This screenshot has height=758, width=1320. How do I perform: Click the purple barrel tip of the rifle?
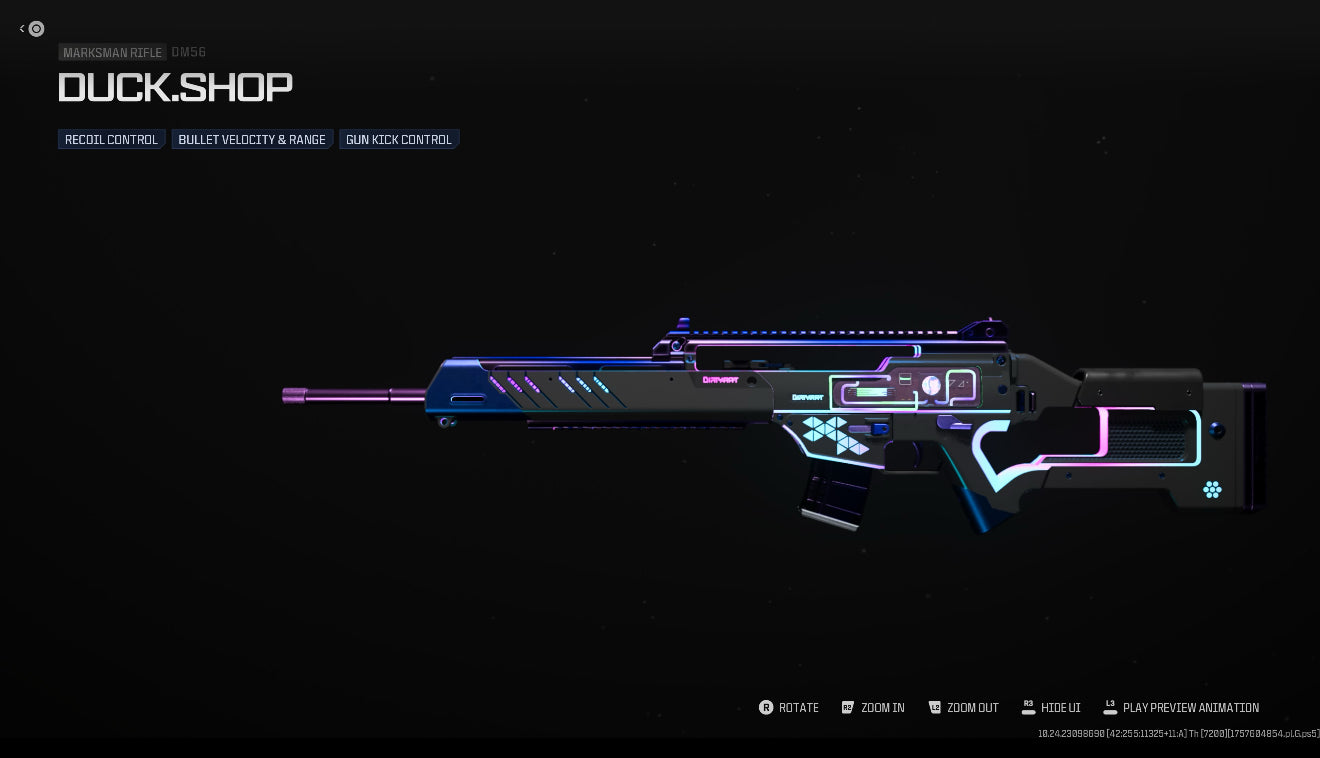pos(292,396)
